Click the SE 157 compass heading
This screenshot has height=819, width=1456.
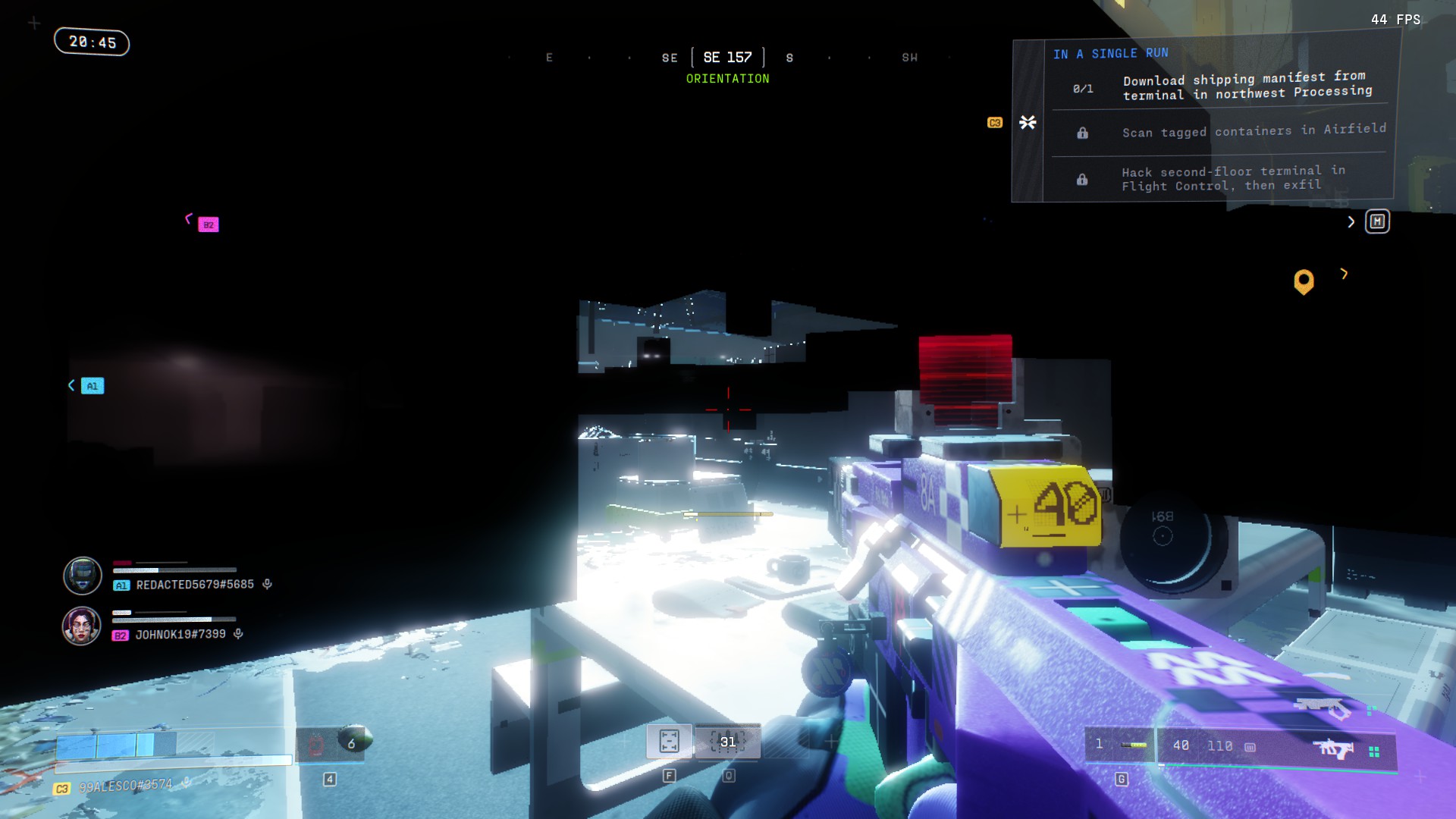click(x=727, y=58)
